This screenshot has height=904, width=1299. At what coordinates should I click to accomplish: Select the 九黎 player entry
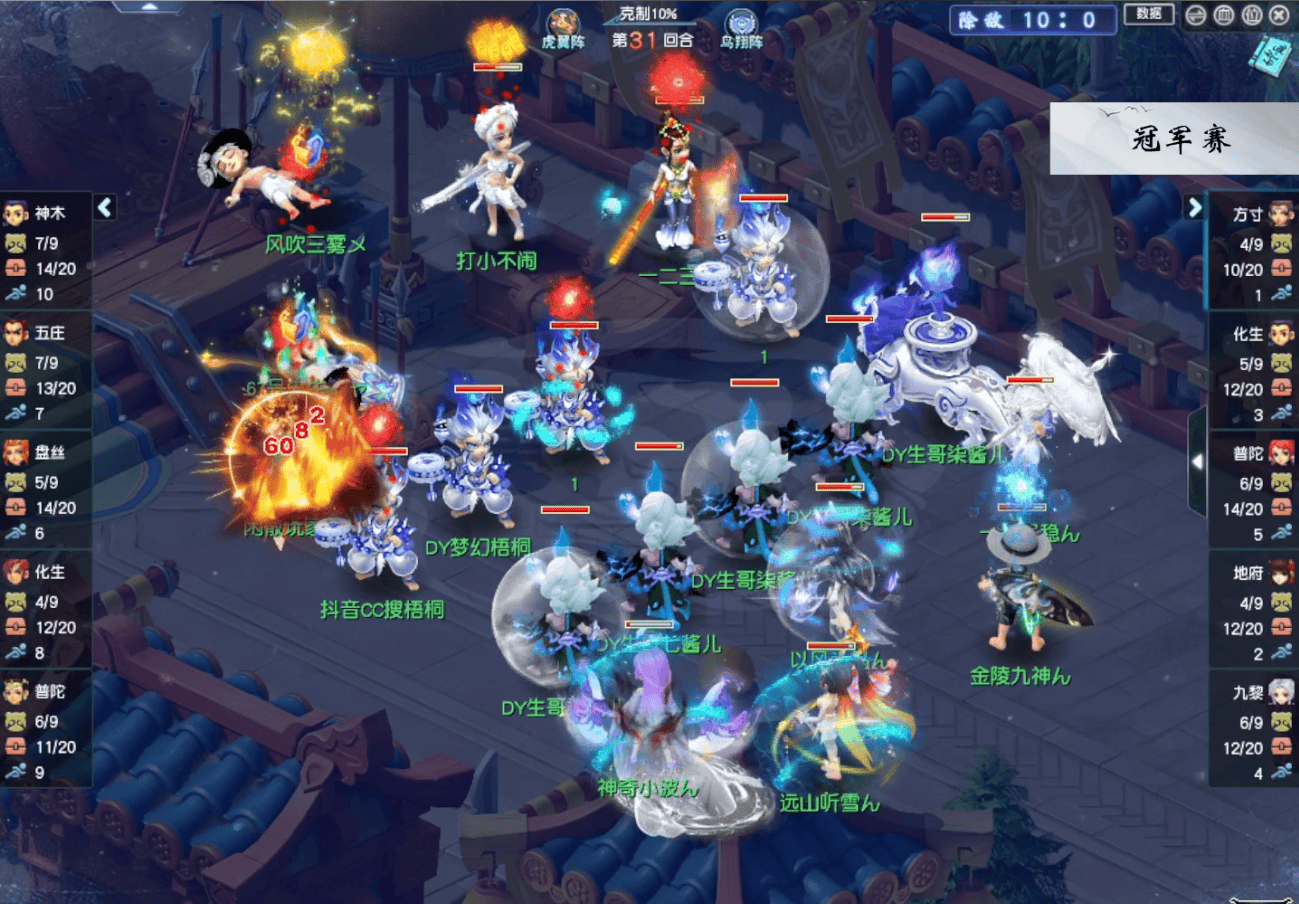1254,728
